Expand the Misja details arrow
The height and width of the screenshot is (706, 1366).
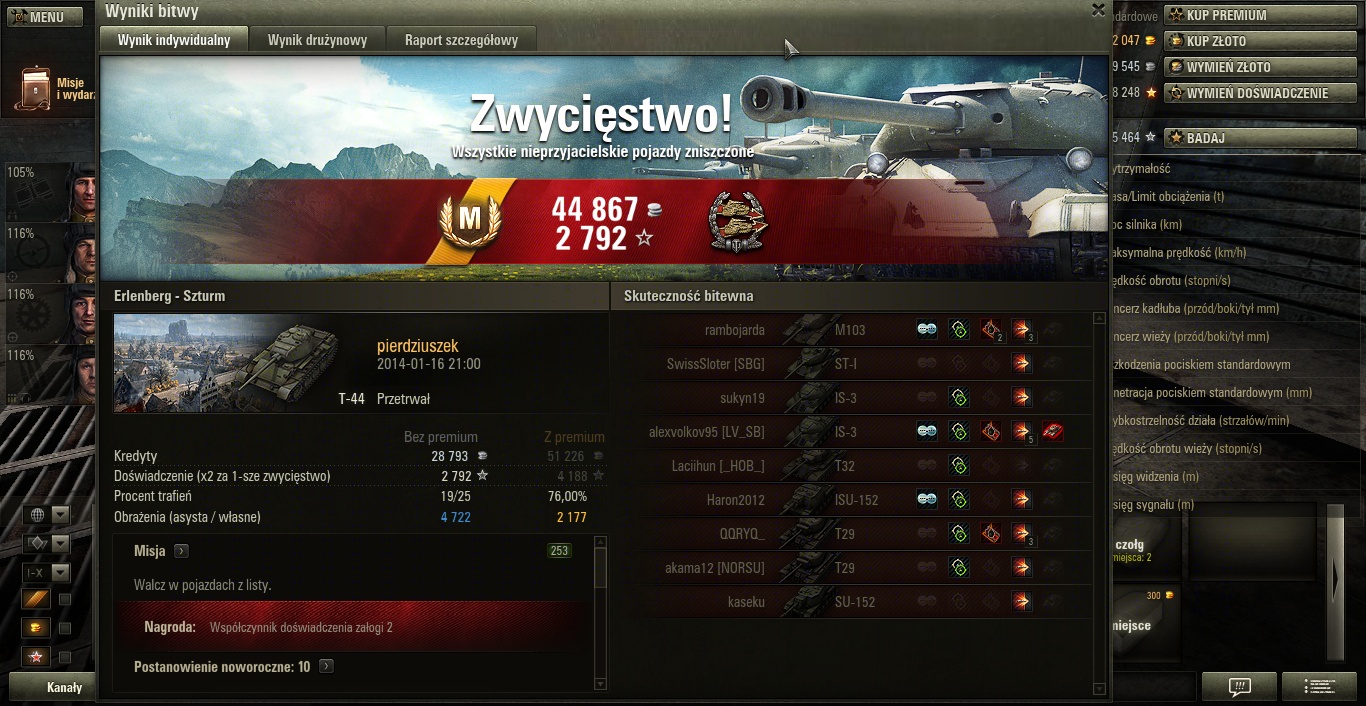181,551
